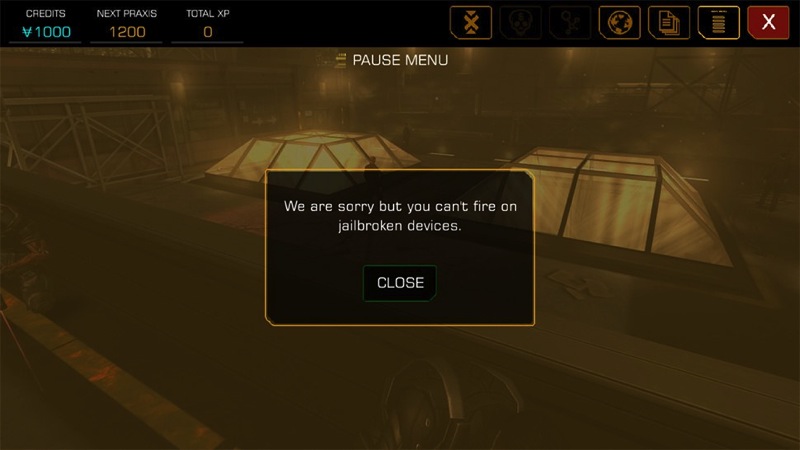Select the skull-like head icon tab
This screenshot has width=800, height=450.
click(x=520, y=22)
